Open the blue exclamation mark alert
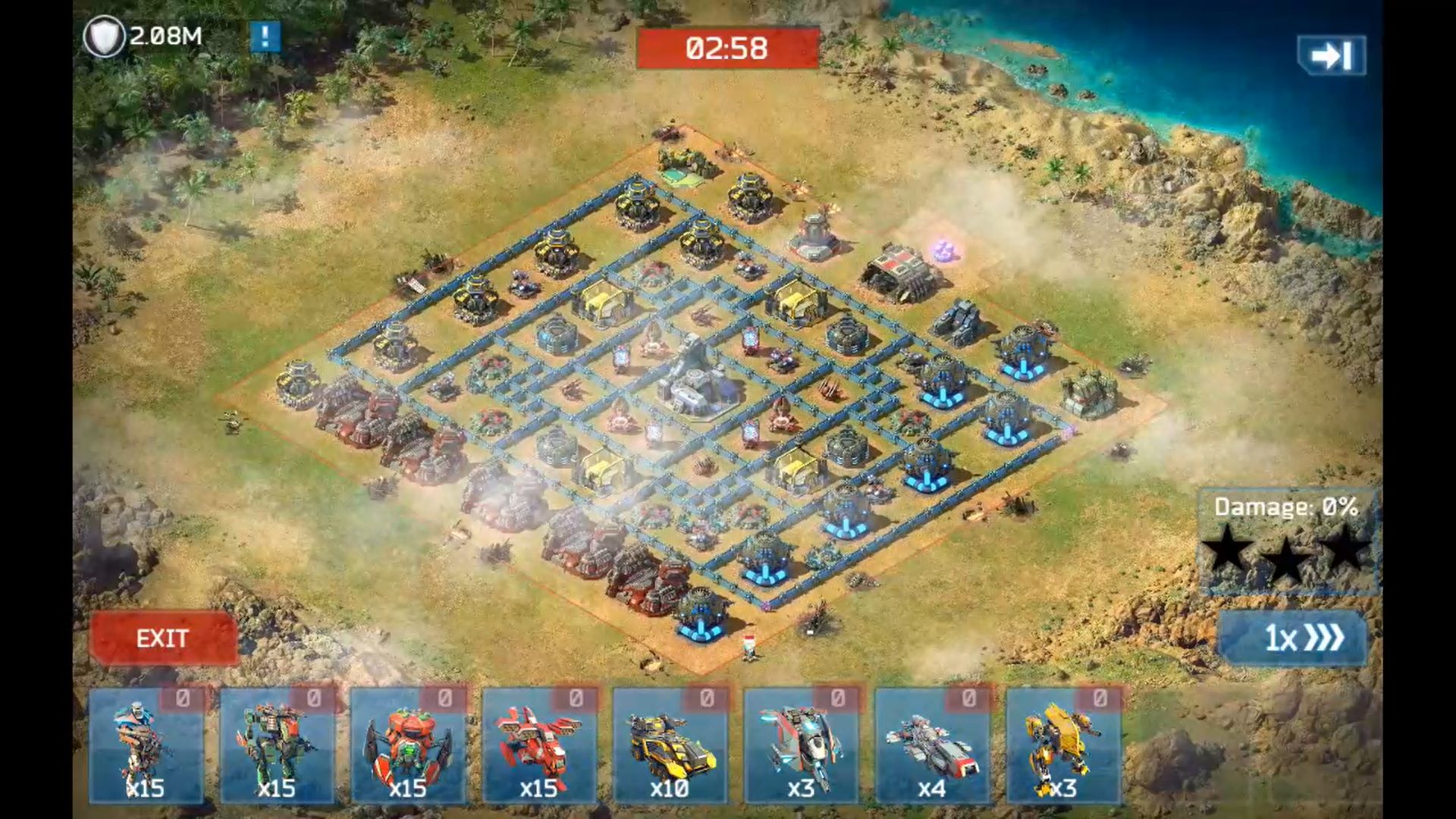Viewport: 1456px width, 819px height. tap(265, 36)
